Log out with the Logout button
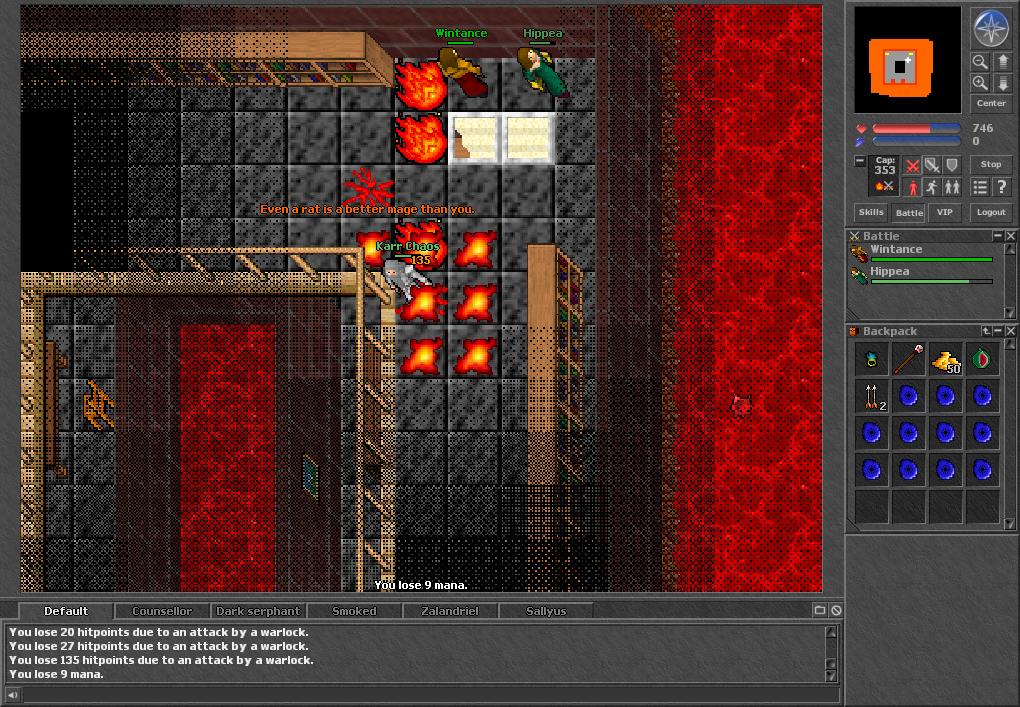 pyautogui.click(x=990, y=212)
